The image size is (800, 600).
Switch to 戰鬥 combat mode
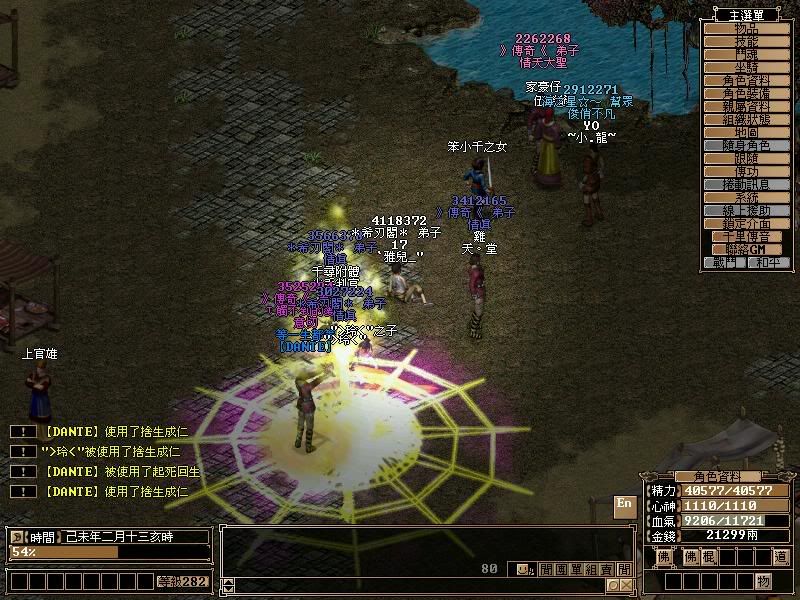click(725, 263)
